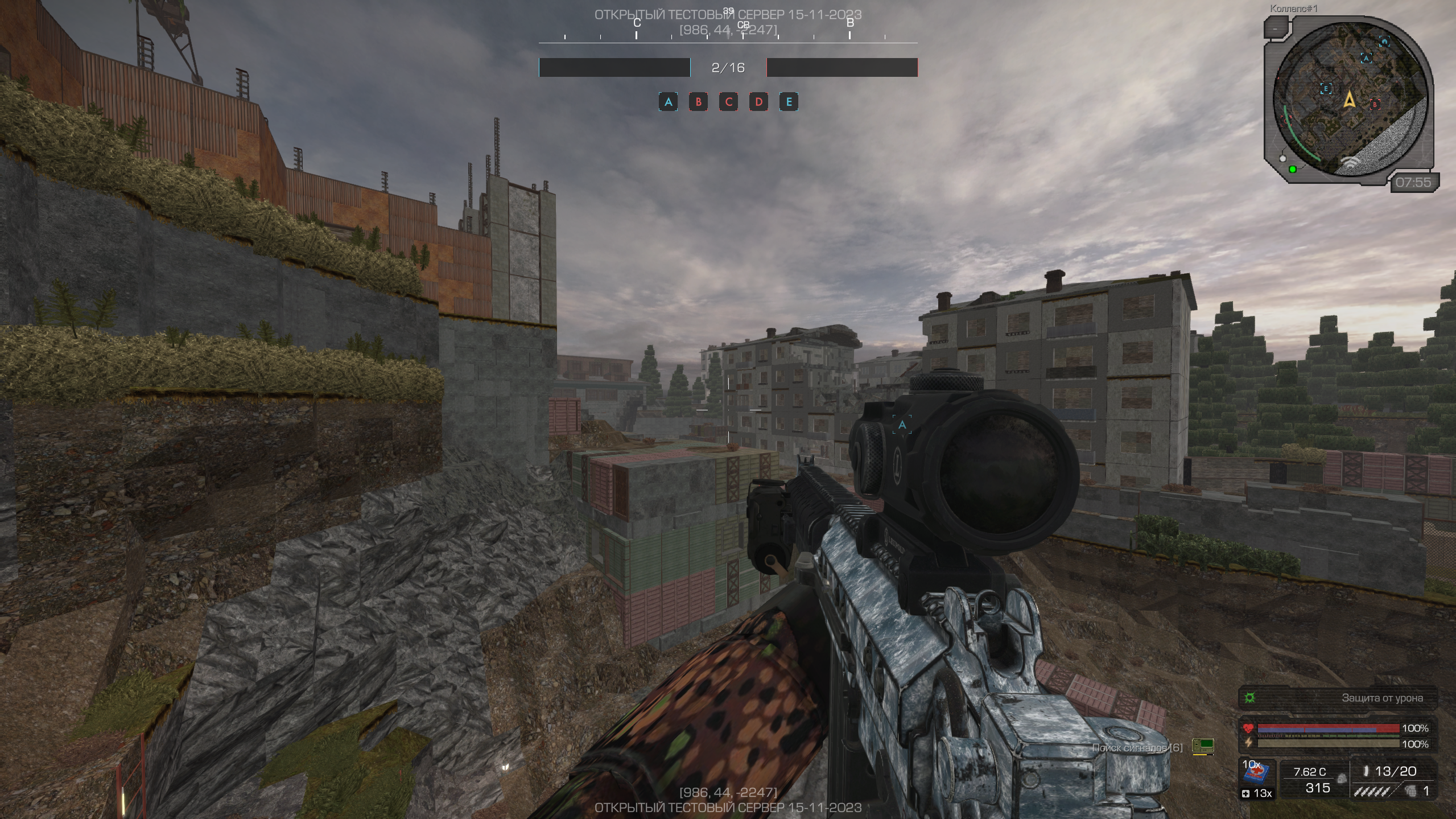Select the blue home base marker on minimap
The height and width of the screenshot is (819, 1456).
click(x=1384, y=41)
